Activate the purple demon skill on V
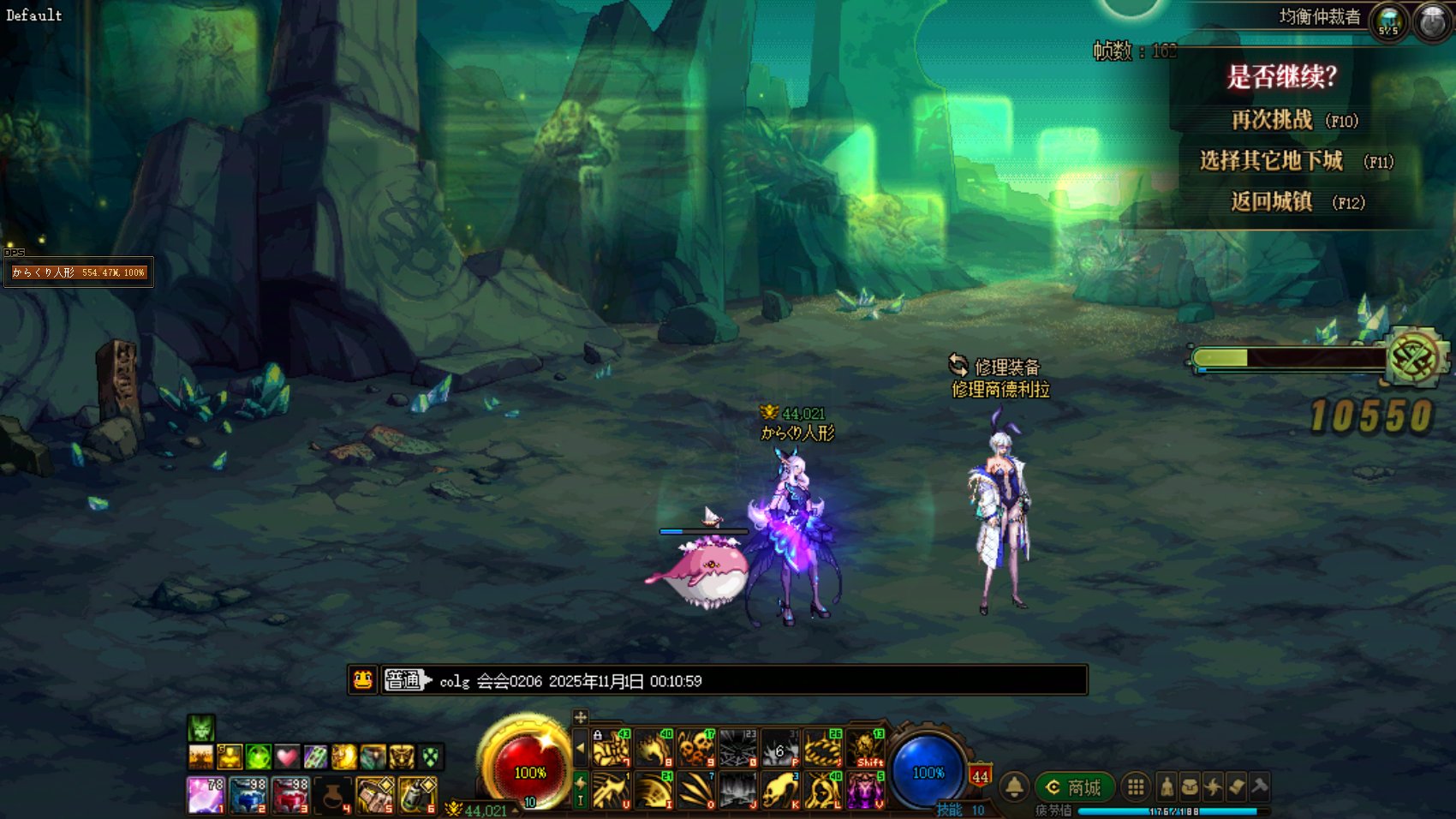This screenshot has height=819, width=1456. pyautogui.click(x=865, y=790)
